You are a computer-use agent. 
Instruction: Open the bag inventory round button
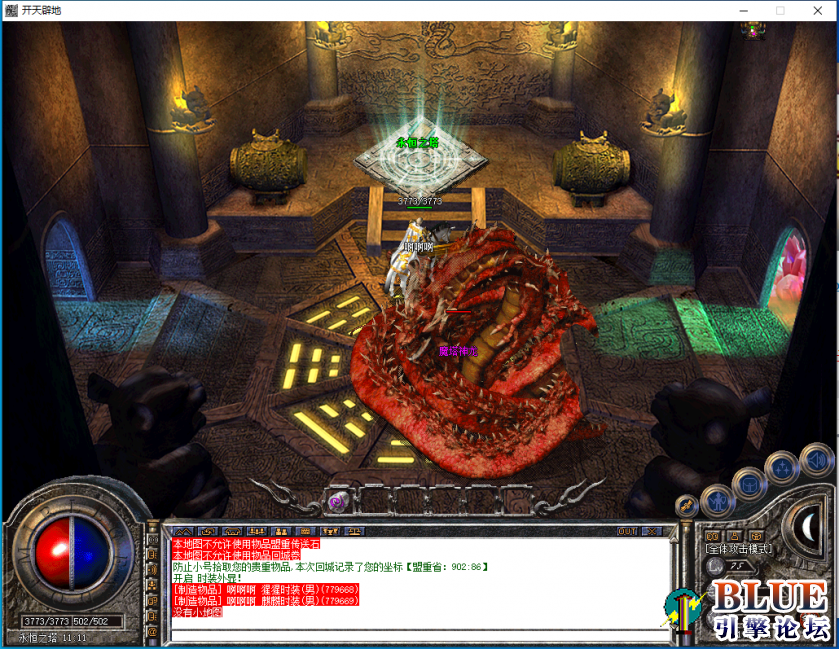point(748,484)
